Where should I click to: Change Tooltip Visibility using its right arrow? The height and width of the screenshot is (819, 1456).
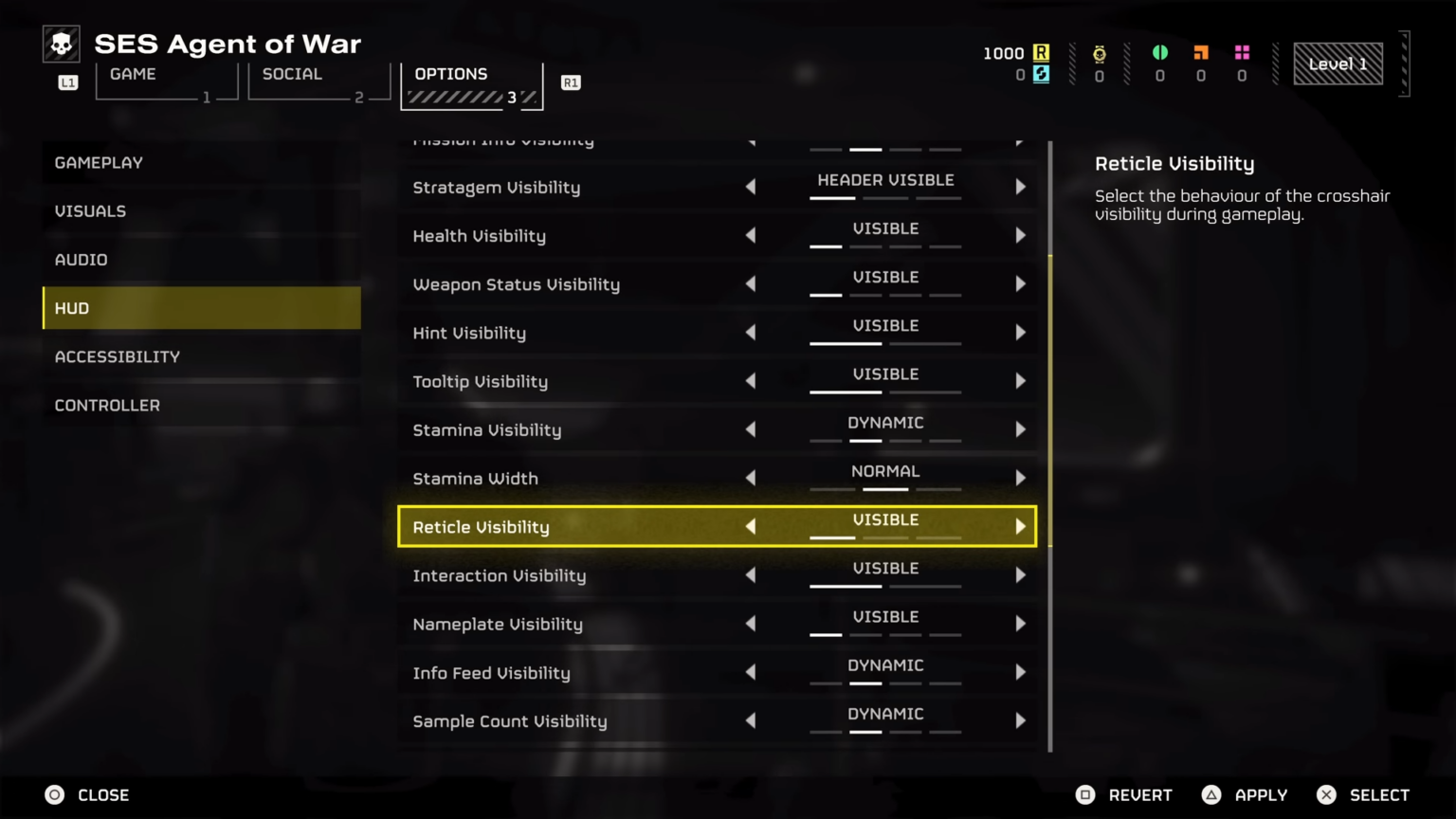click(x=1020, y=381)
